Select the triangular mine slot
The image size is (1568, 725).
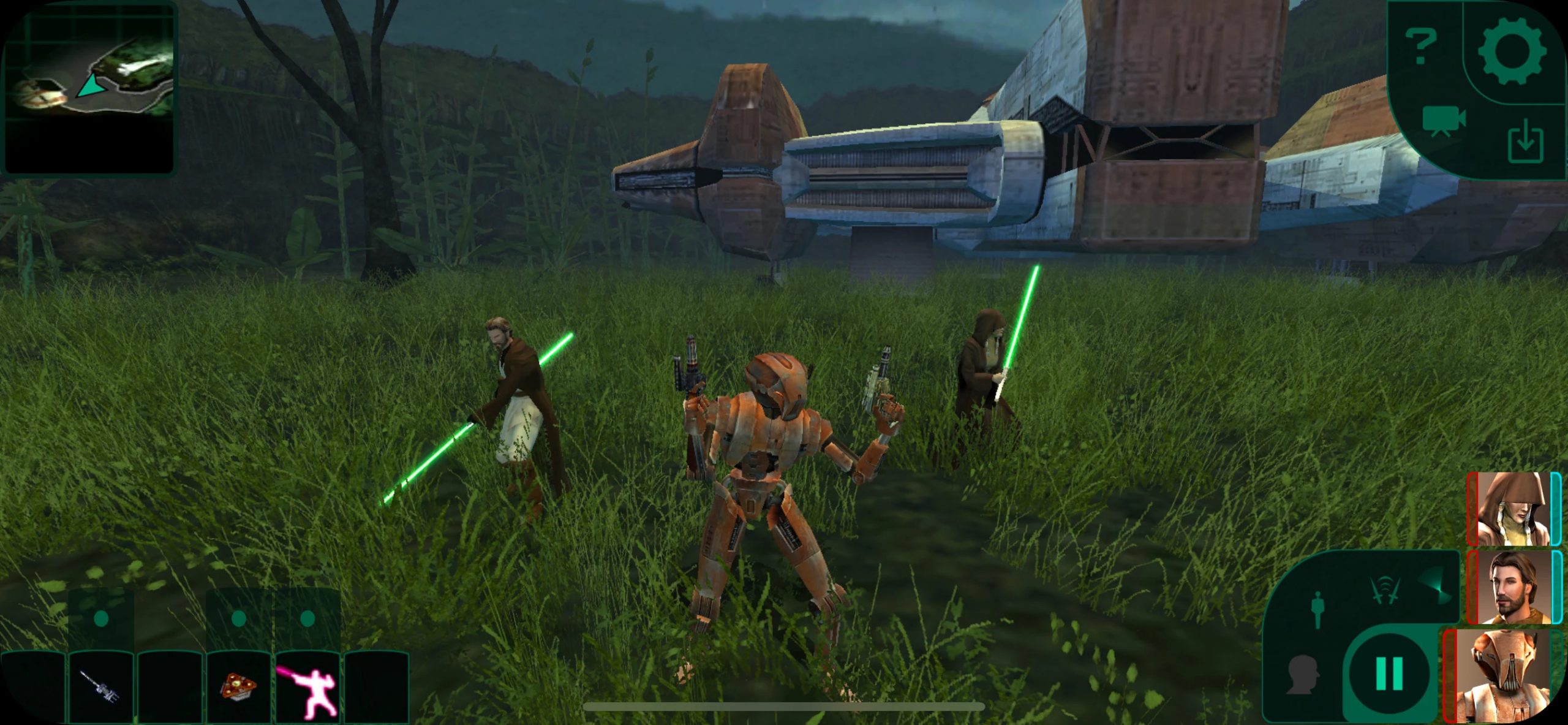(x=238, y=686)
